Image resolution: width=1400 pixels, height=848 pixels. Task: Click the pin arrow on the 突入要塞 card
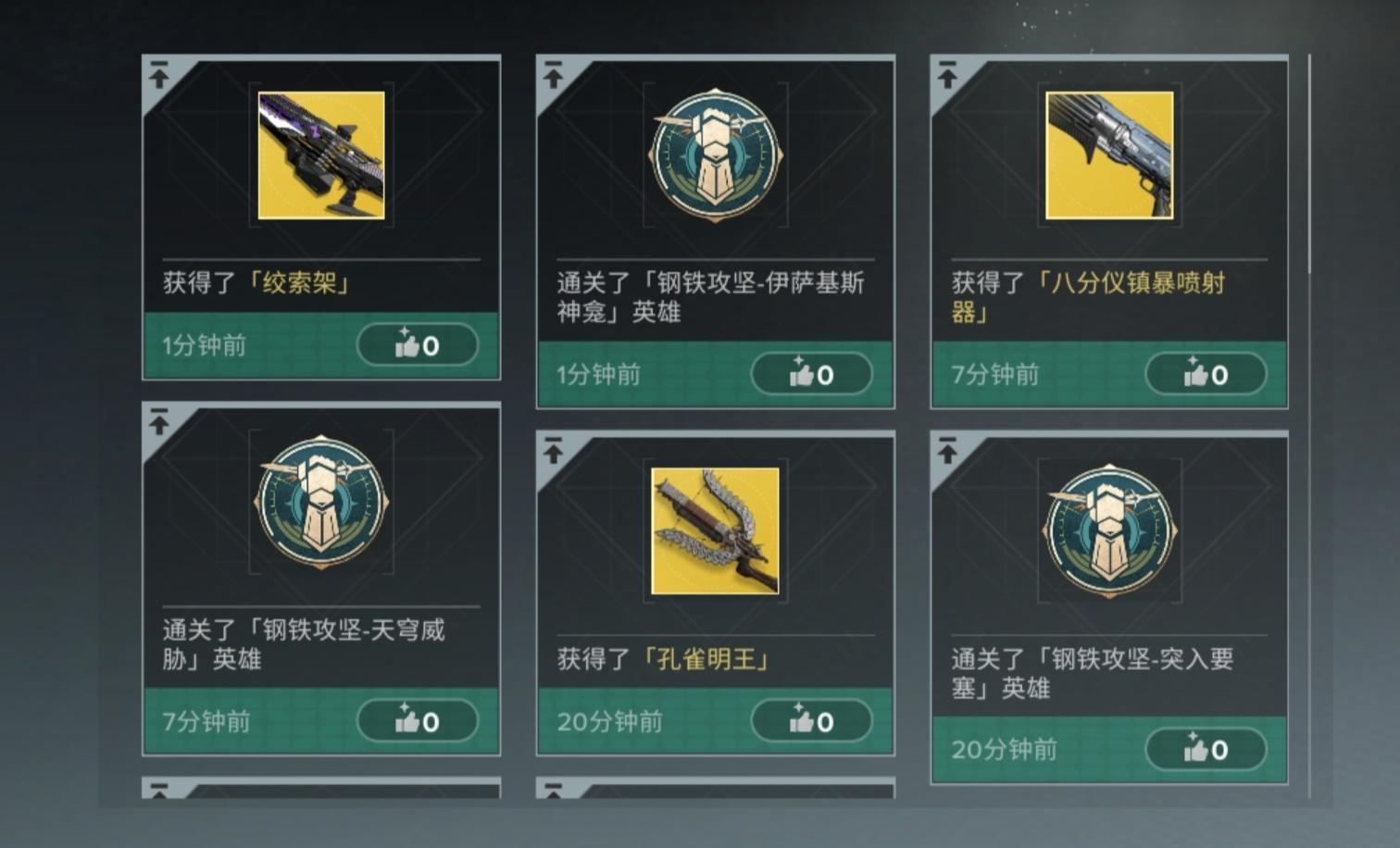point(947,451)
